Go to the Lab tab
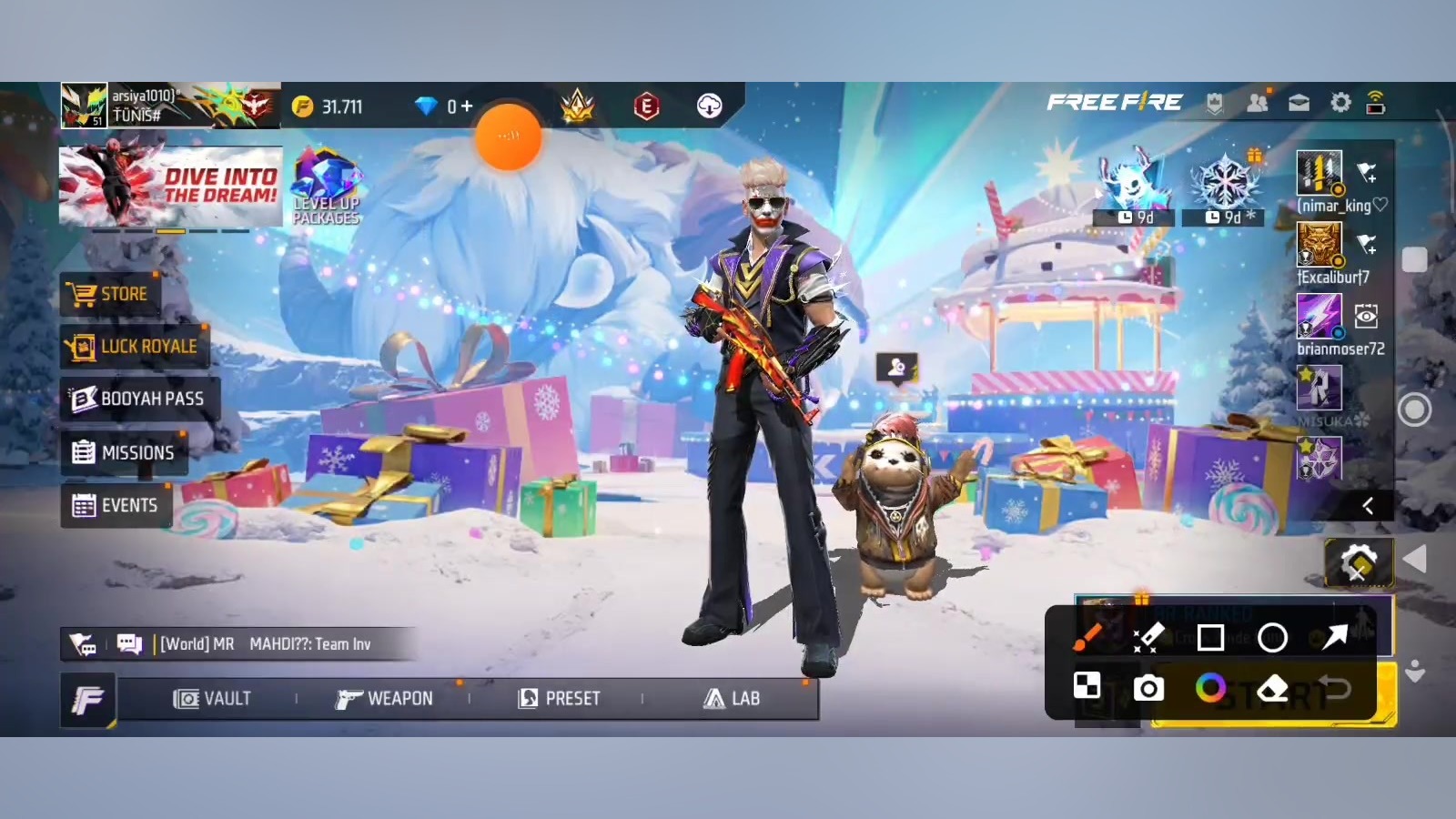Image resolution: width=1456 pixels, height=819 pixels. point(731,699)
